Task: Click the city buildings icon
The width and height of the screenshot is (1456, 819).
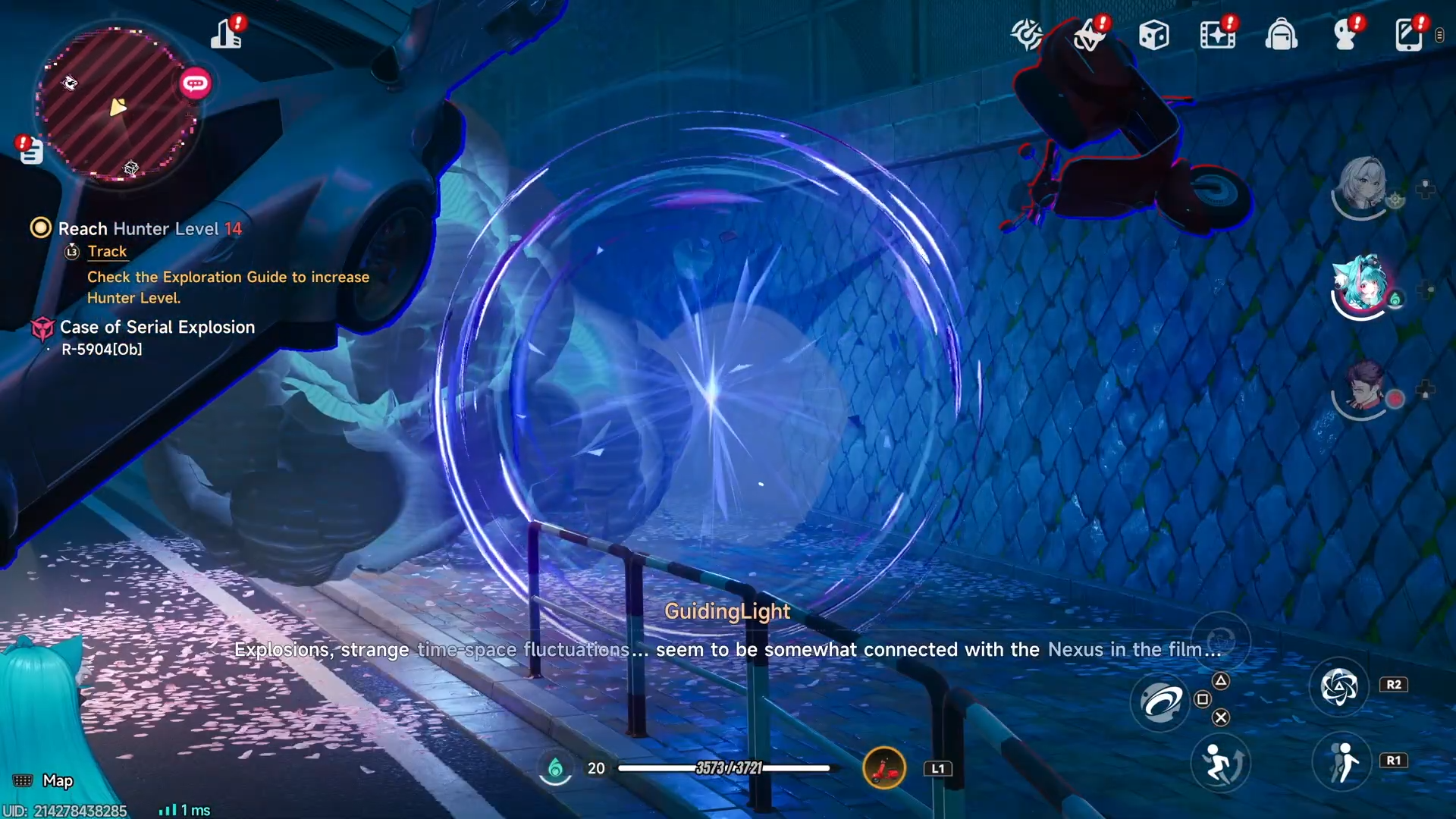Action: pos(226,35)
